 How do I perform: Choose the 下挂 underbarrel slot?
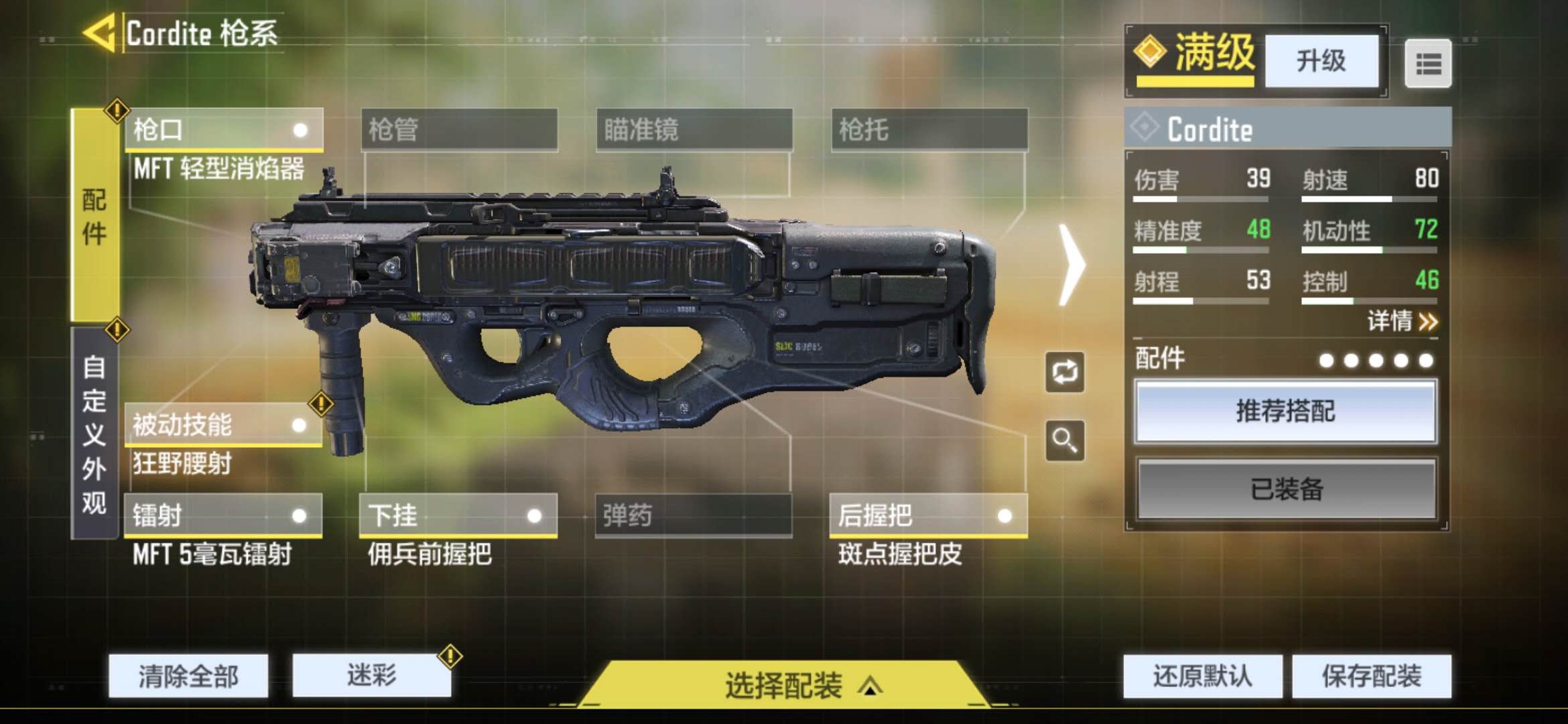coord(458,516)
